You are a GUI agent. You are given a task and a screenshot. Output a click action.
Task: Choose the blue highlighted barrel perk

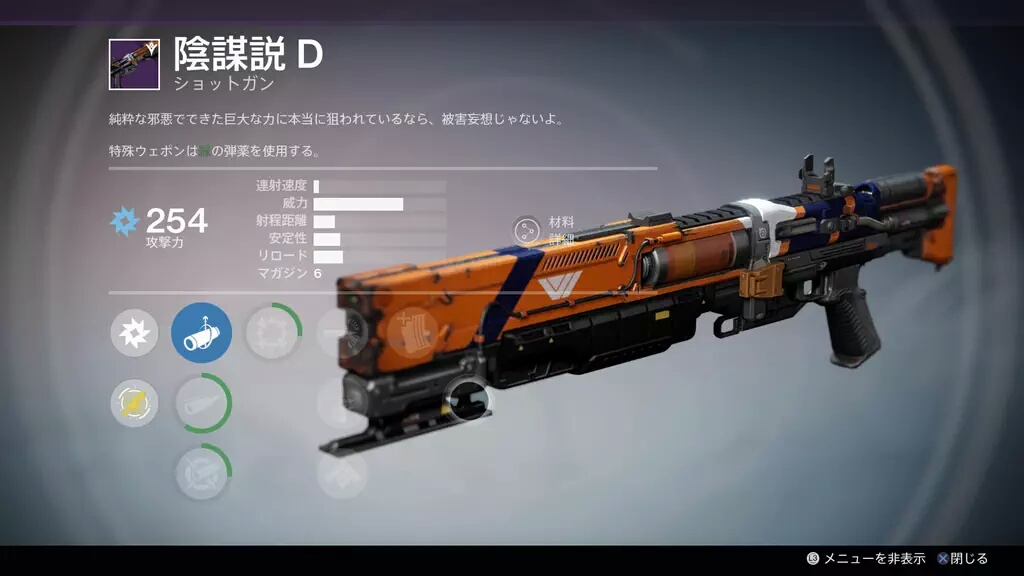[x=201, y=334]
